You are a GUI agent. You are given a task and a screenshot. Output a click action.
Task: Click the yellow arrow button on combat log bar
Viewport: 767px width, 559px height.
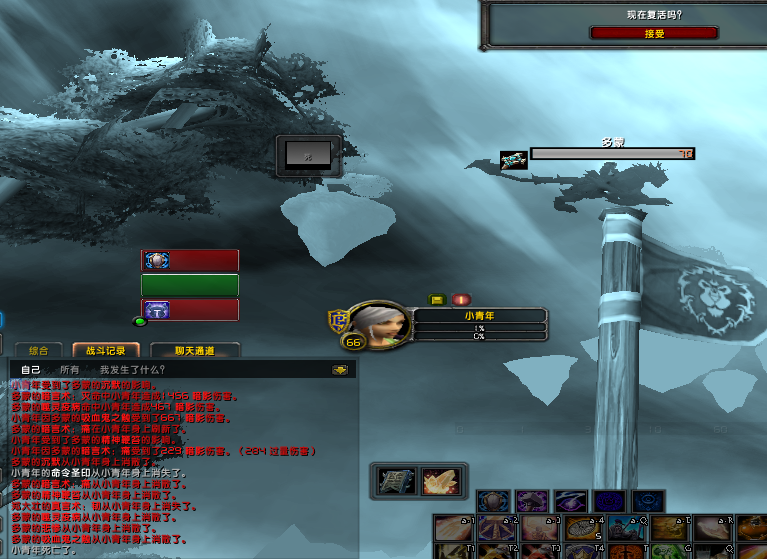click(340, 370)
